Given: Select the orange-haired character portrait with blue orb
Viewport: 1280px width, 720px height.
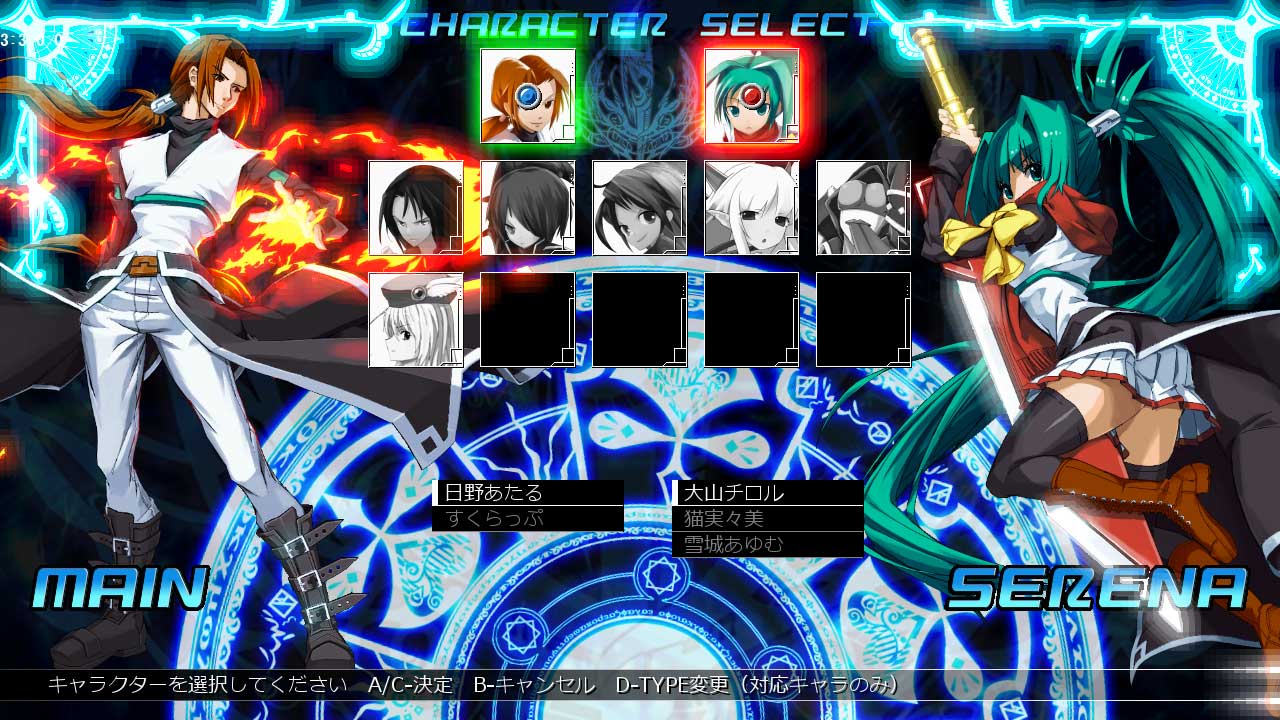Looking at the screenshot, I should (x=528, y=96).
